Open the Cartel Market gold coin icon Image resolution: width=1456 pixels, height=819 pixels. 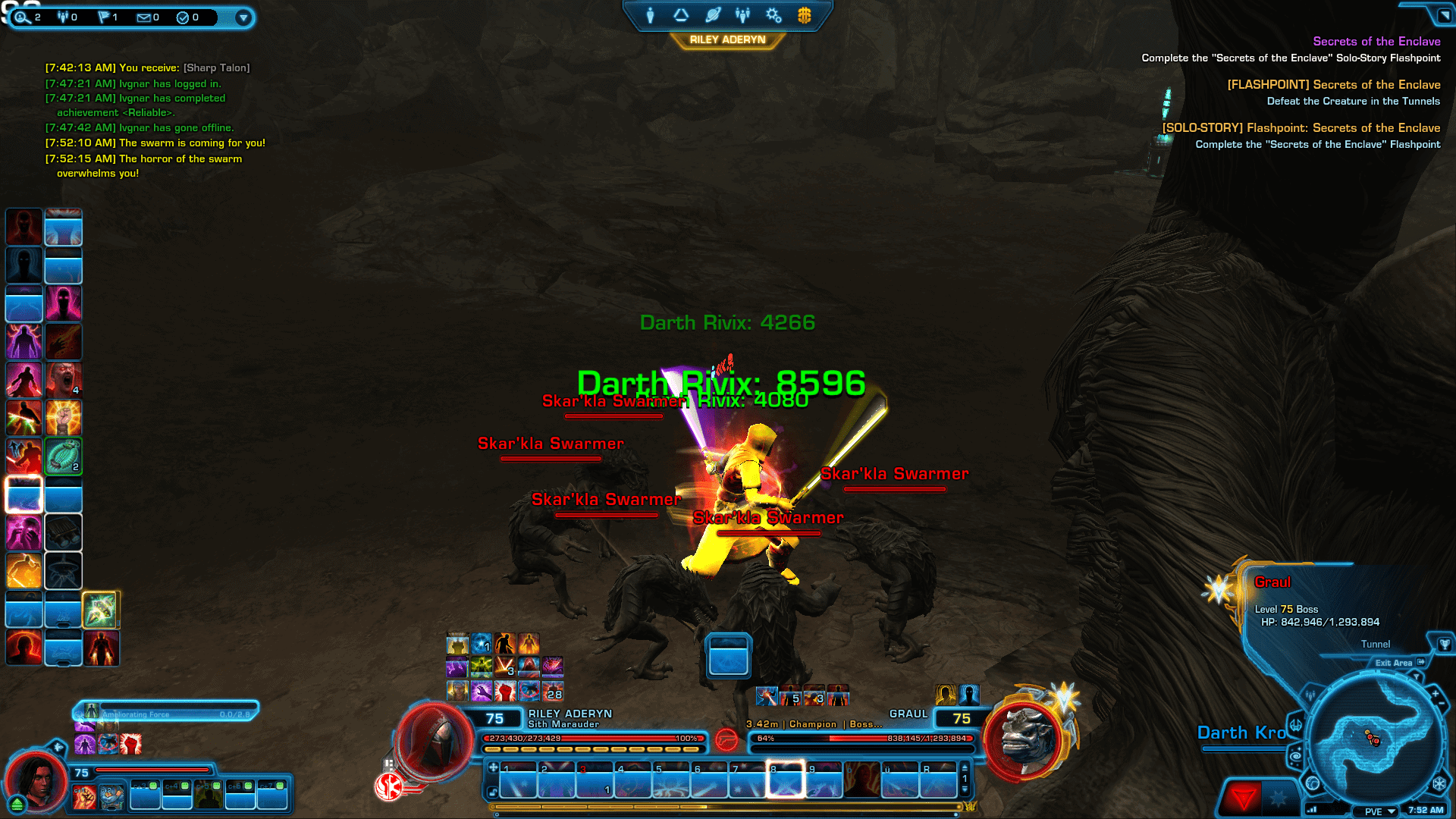click(x=803, y=15)
